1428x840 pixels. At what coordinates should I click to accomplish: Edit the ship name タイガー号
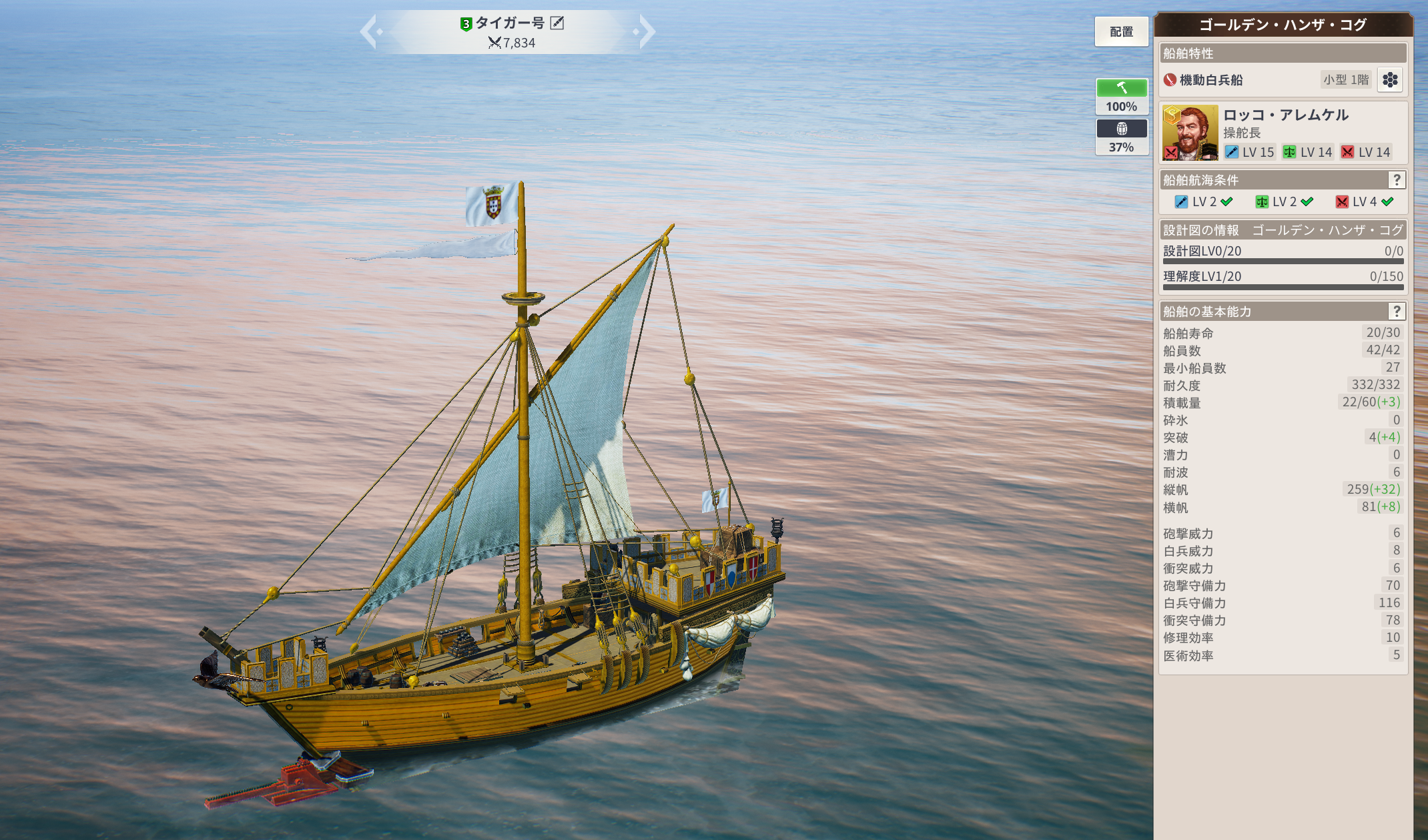click(557, 23)
